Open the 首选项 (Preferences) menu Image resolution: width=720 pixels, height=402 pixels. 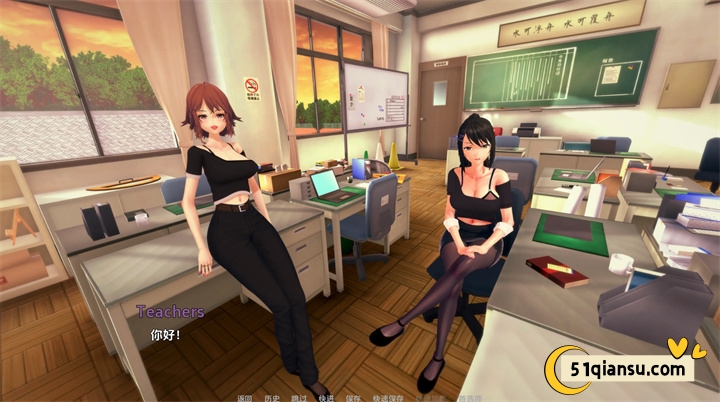pos(466,396)
